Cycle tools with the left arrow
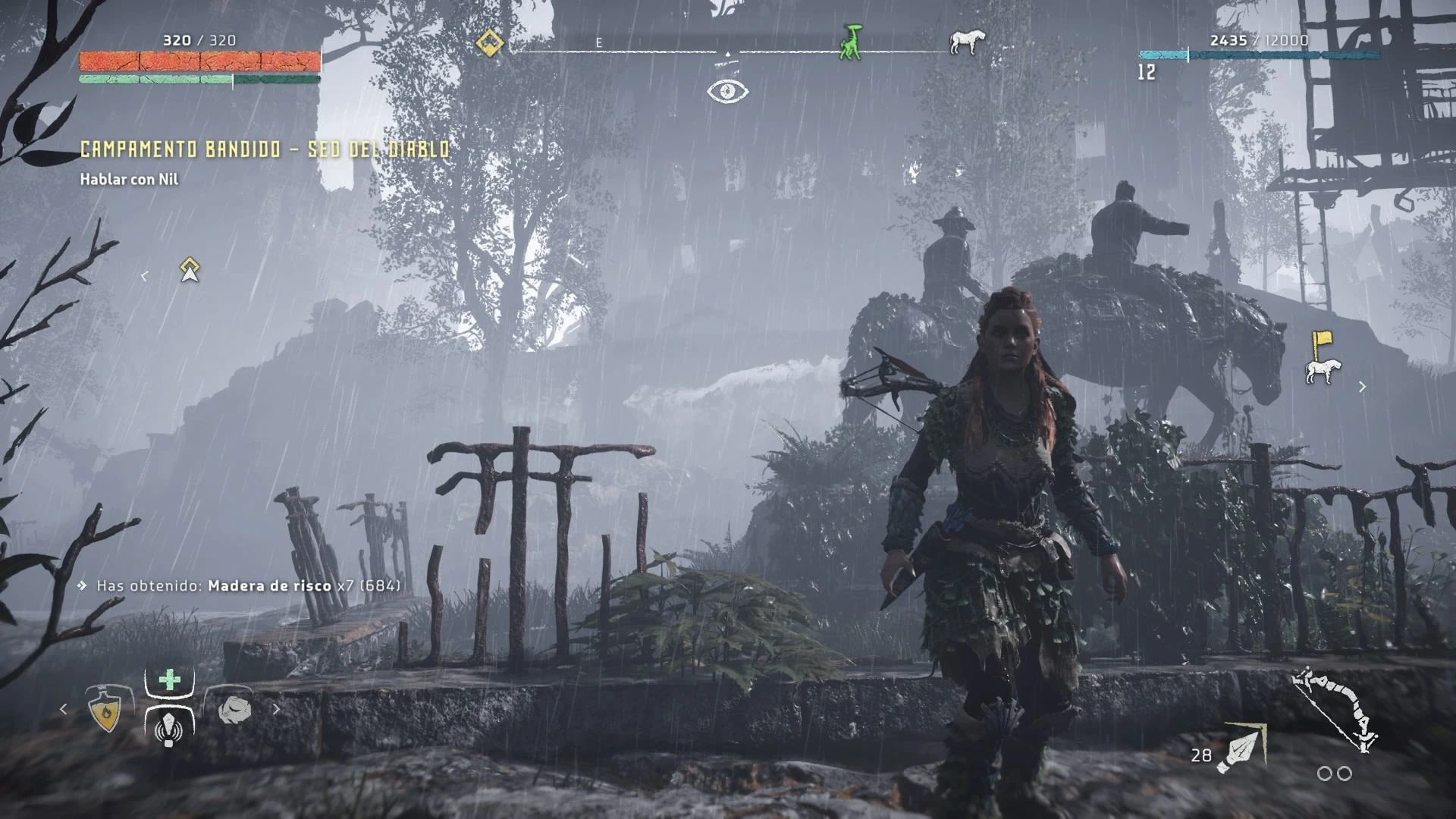The height and width of the screenshot is (819, 1456). click(x=64, y=709)
